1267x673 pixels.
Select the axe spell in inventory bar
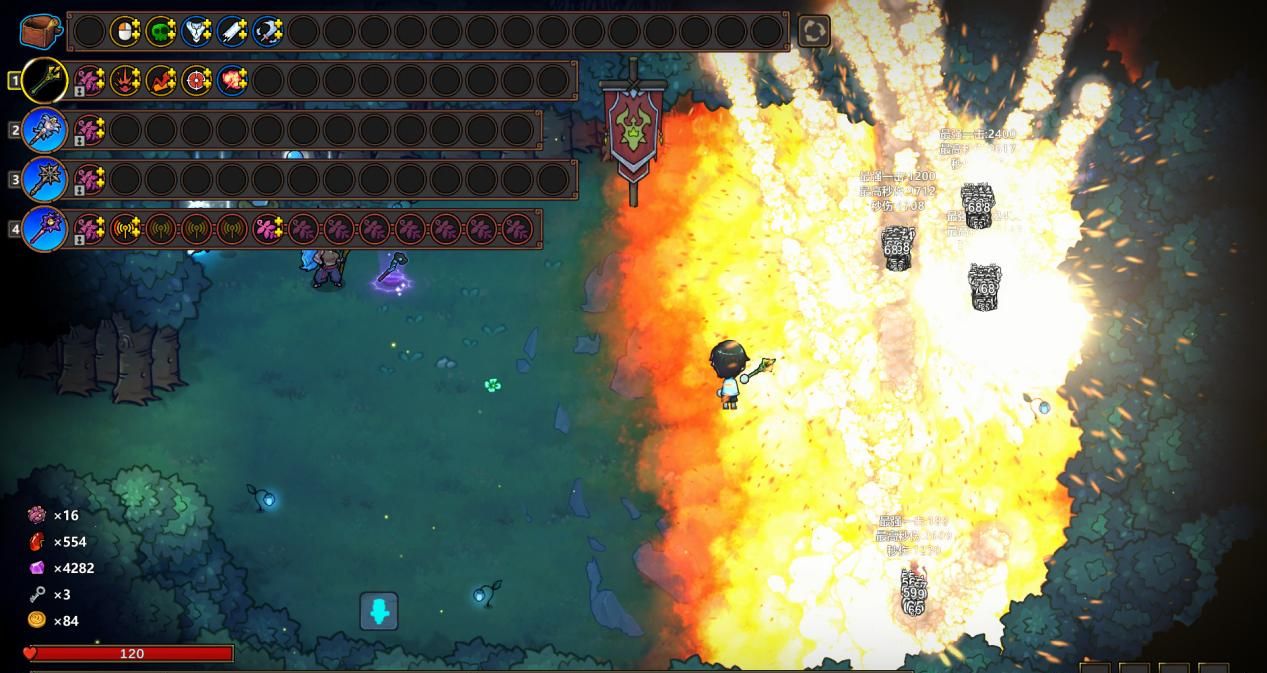click(x=268, y=32)
